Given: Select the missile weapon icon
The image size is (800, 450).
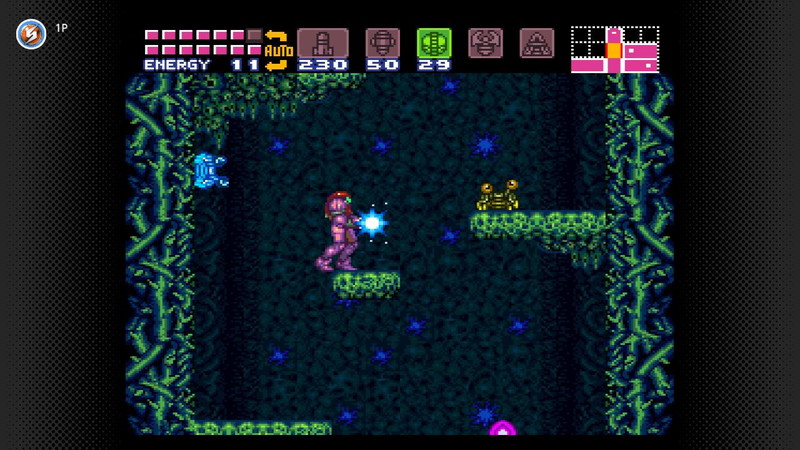Looking at the screenshot, I should pos(322,43).
